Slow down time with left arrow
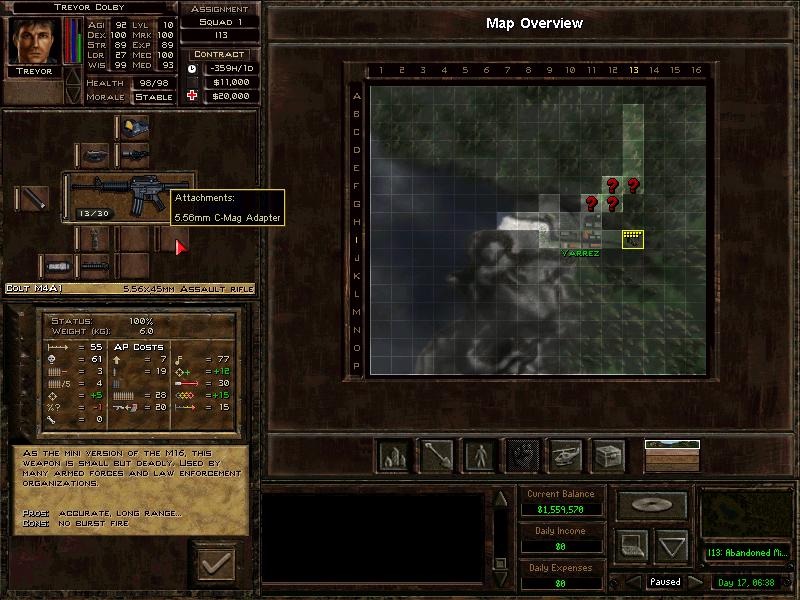 tap(632, 582)
